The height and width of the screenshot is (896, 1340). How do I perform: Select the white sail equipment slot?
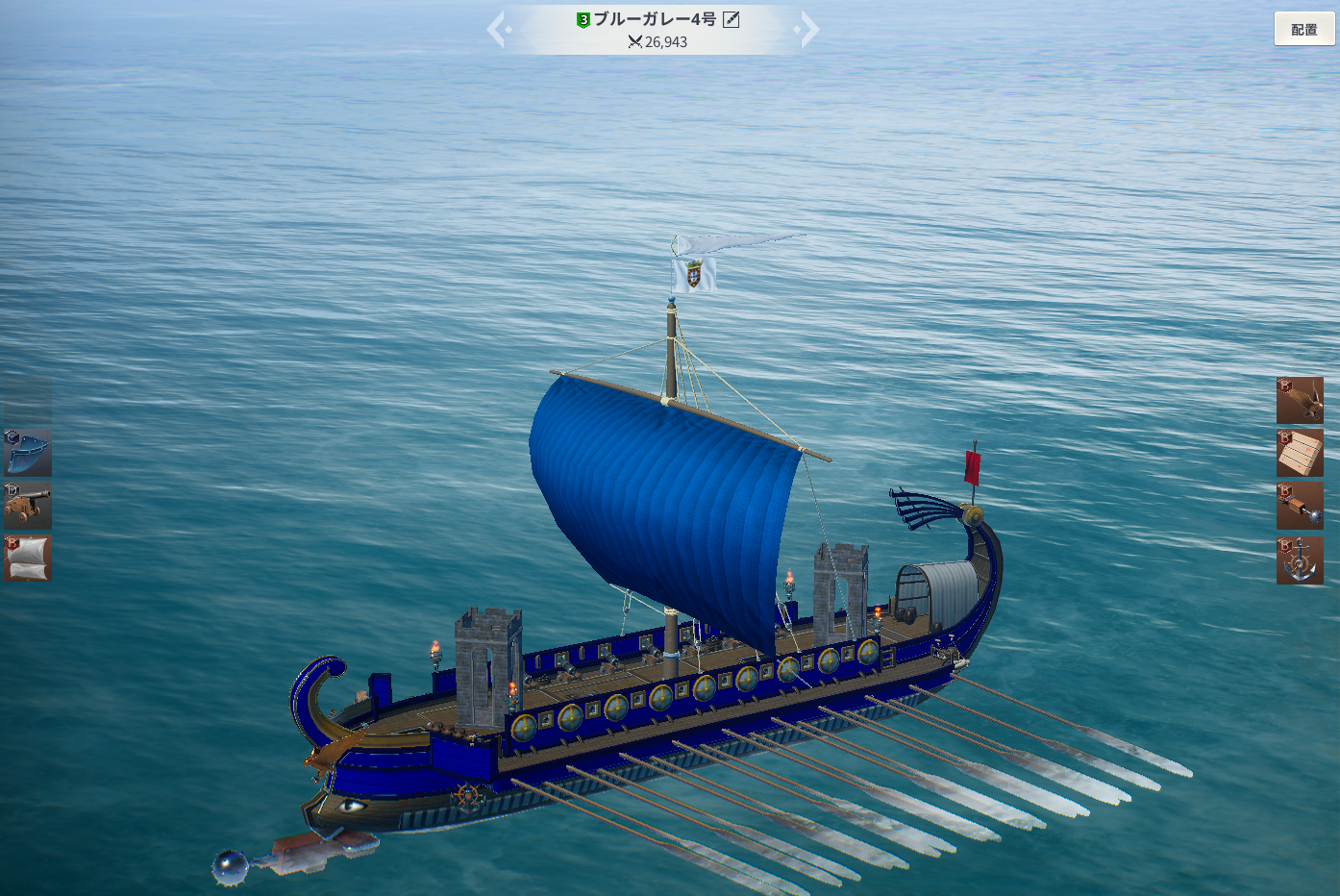28,559
